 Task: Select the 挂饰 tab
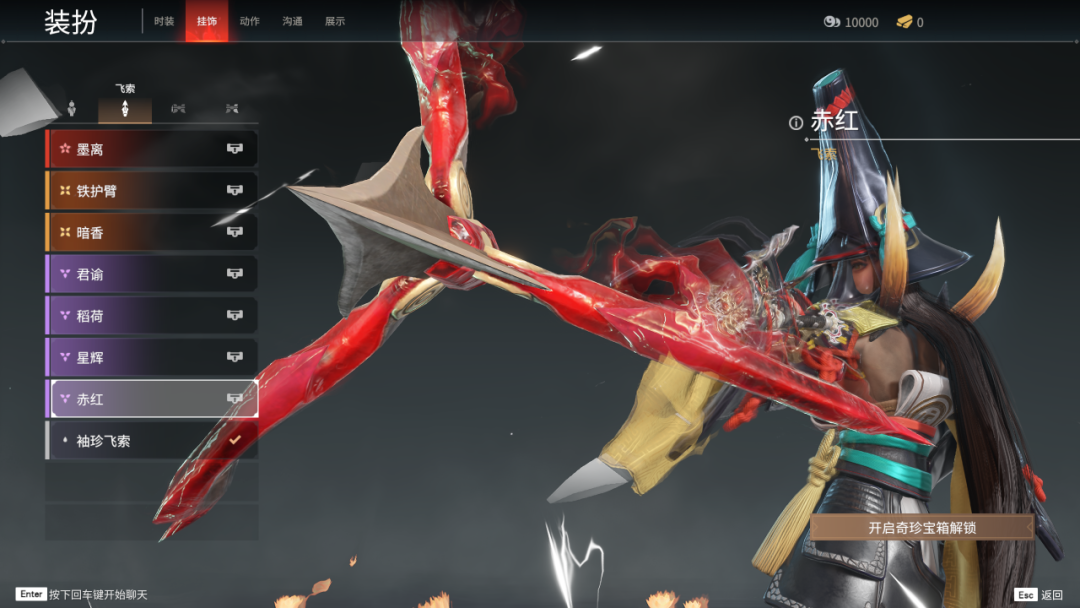click(207, 22)
